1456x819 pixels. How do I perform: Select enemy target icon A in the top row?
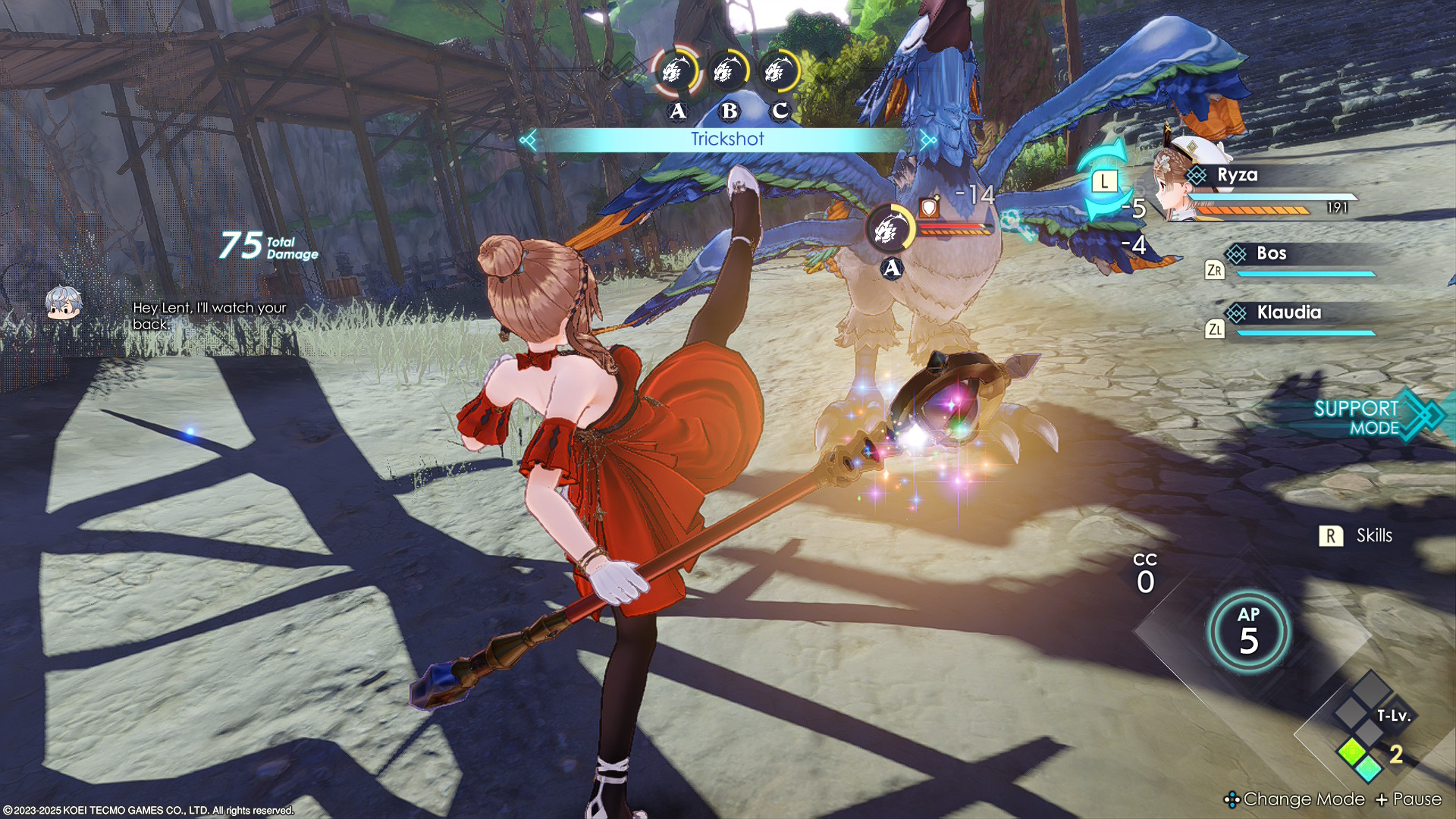(676, 72)
